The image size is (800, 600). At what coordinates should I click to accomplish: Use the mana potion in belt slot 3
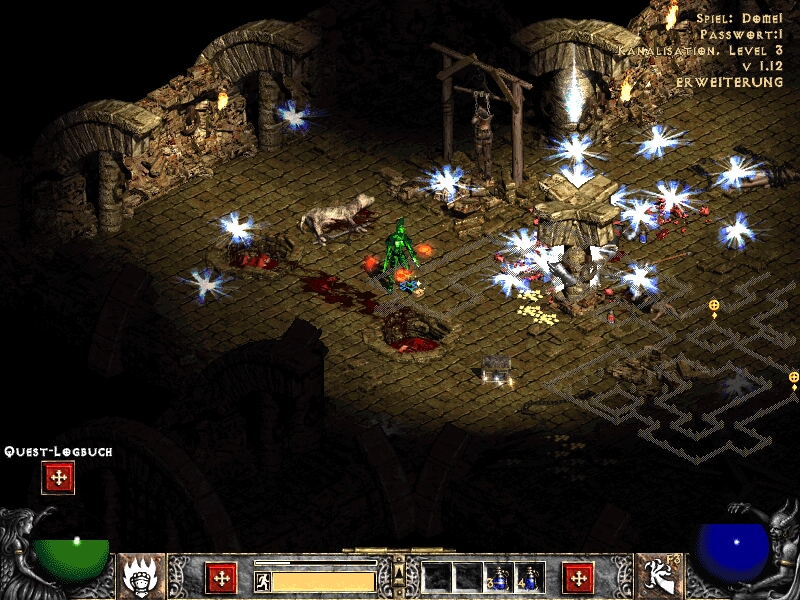click(499, 577)
